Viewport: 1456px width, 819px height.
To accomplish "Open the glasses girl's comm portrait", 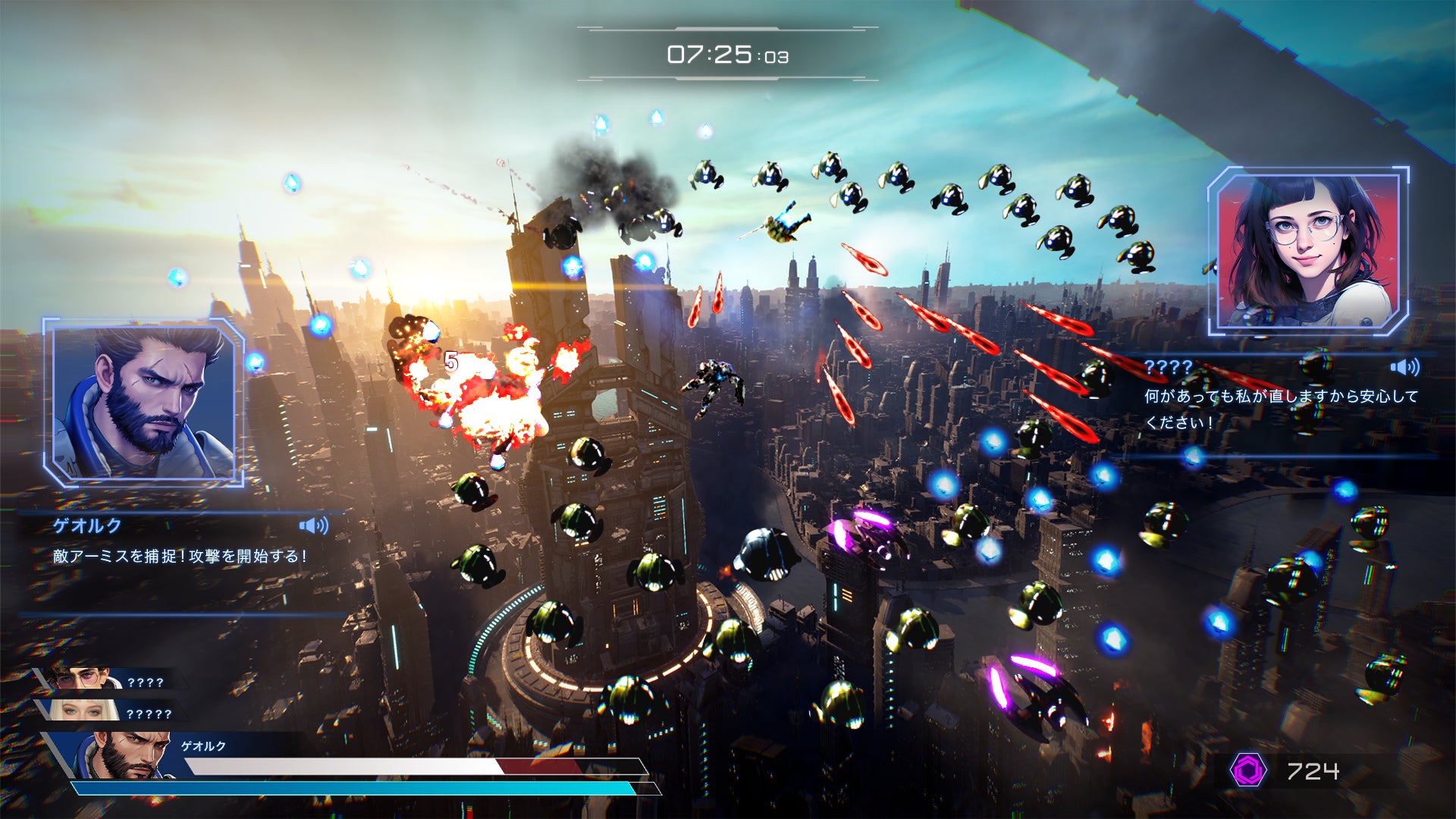I will [1308, 252].
